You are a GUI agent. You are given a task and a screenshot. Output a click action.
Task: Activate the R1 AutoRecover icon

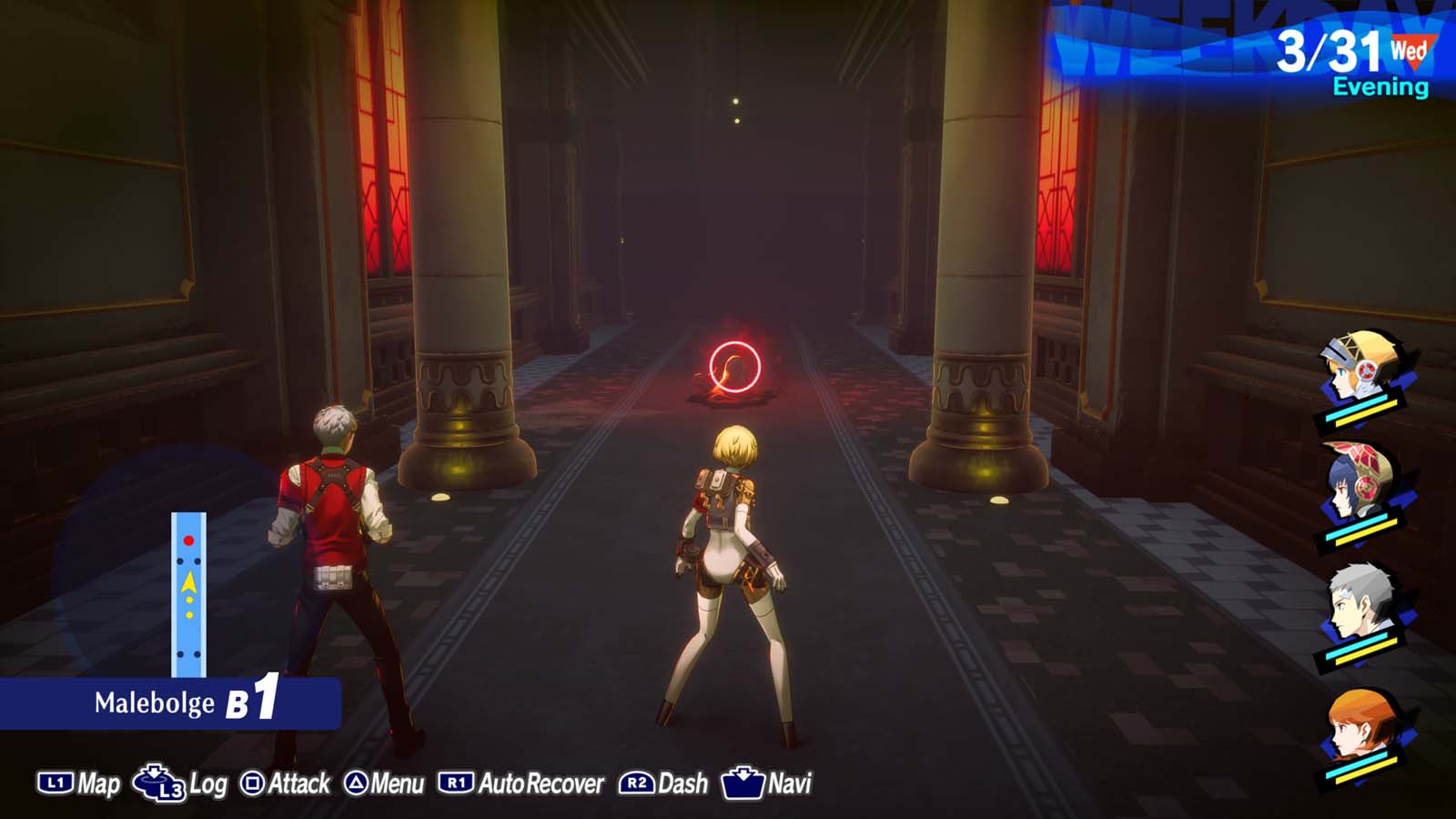(458, 781)
